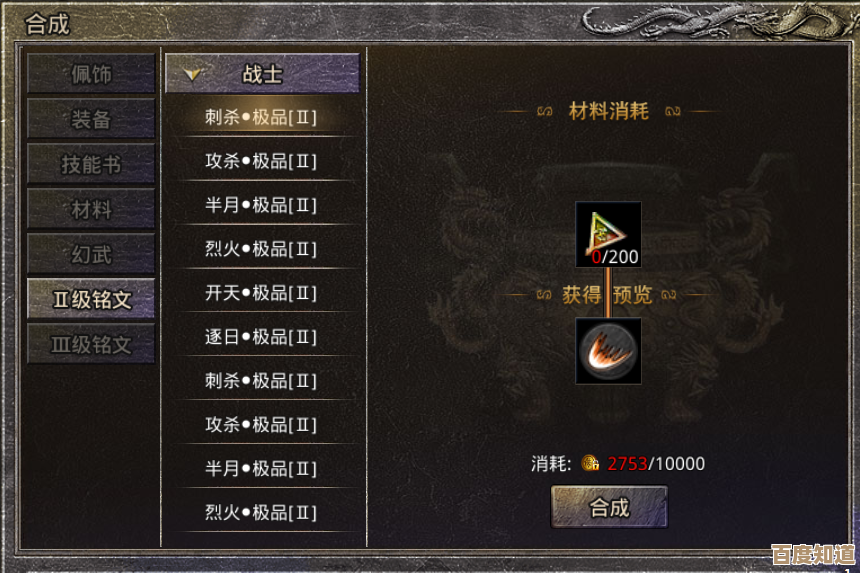Select the 技能书 category
Image resolution: width=860 pixels, height=573 pixels.
click(x=91, y=164)
